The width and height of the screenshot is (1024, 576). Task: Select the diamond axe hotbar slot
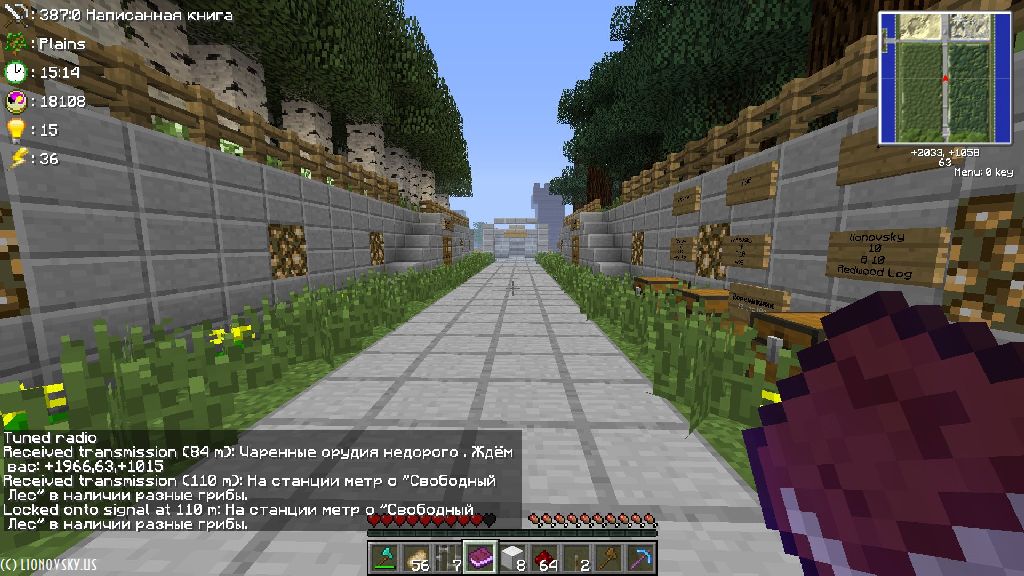[383, 557]
